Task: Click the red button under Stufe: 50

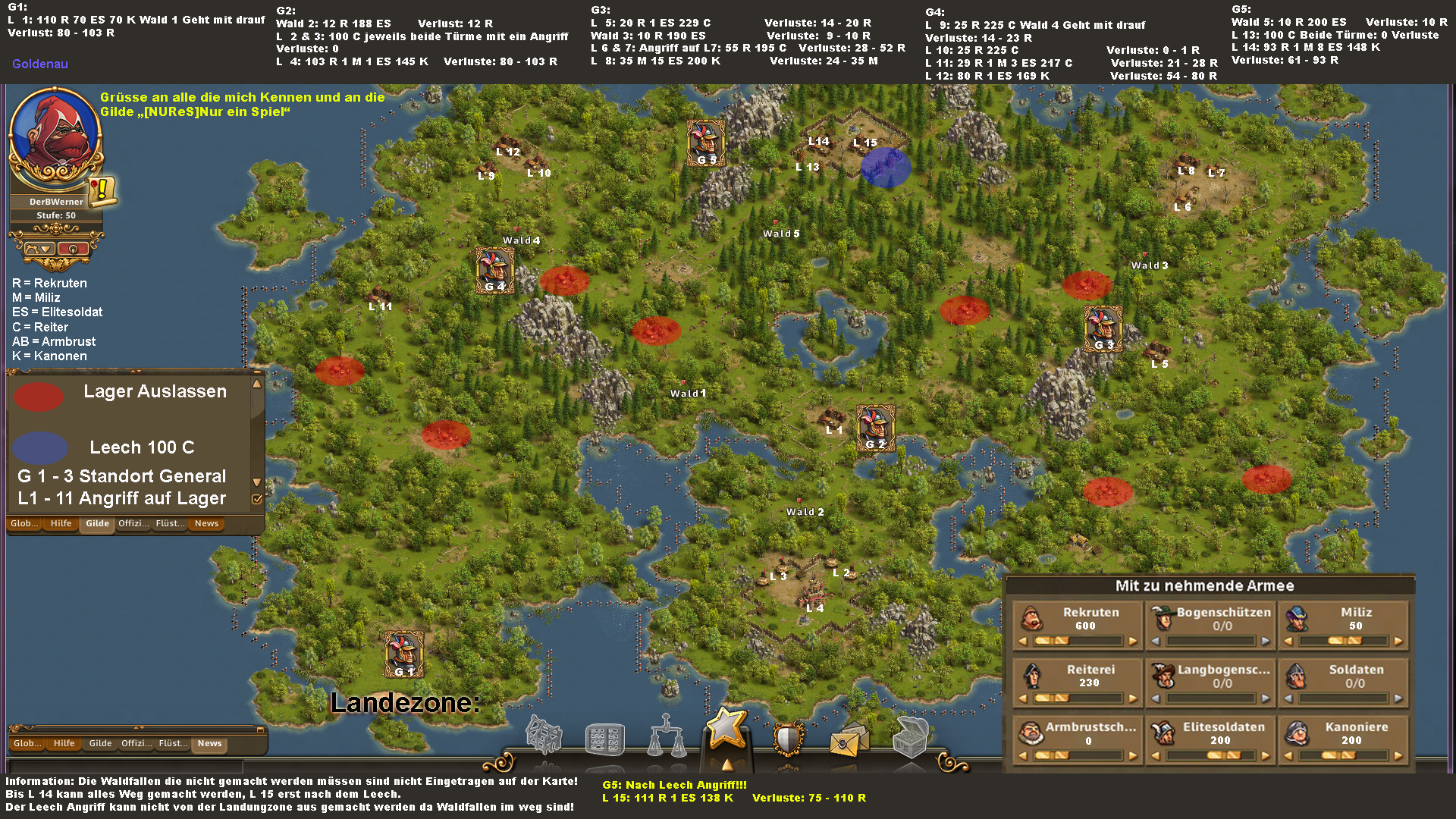Action: click(x=72, y=249)
